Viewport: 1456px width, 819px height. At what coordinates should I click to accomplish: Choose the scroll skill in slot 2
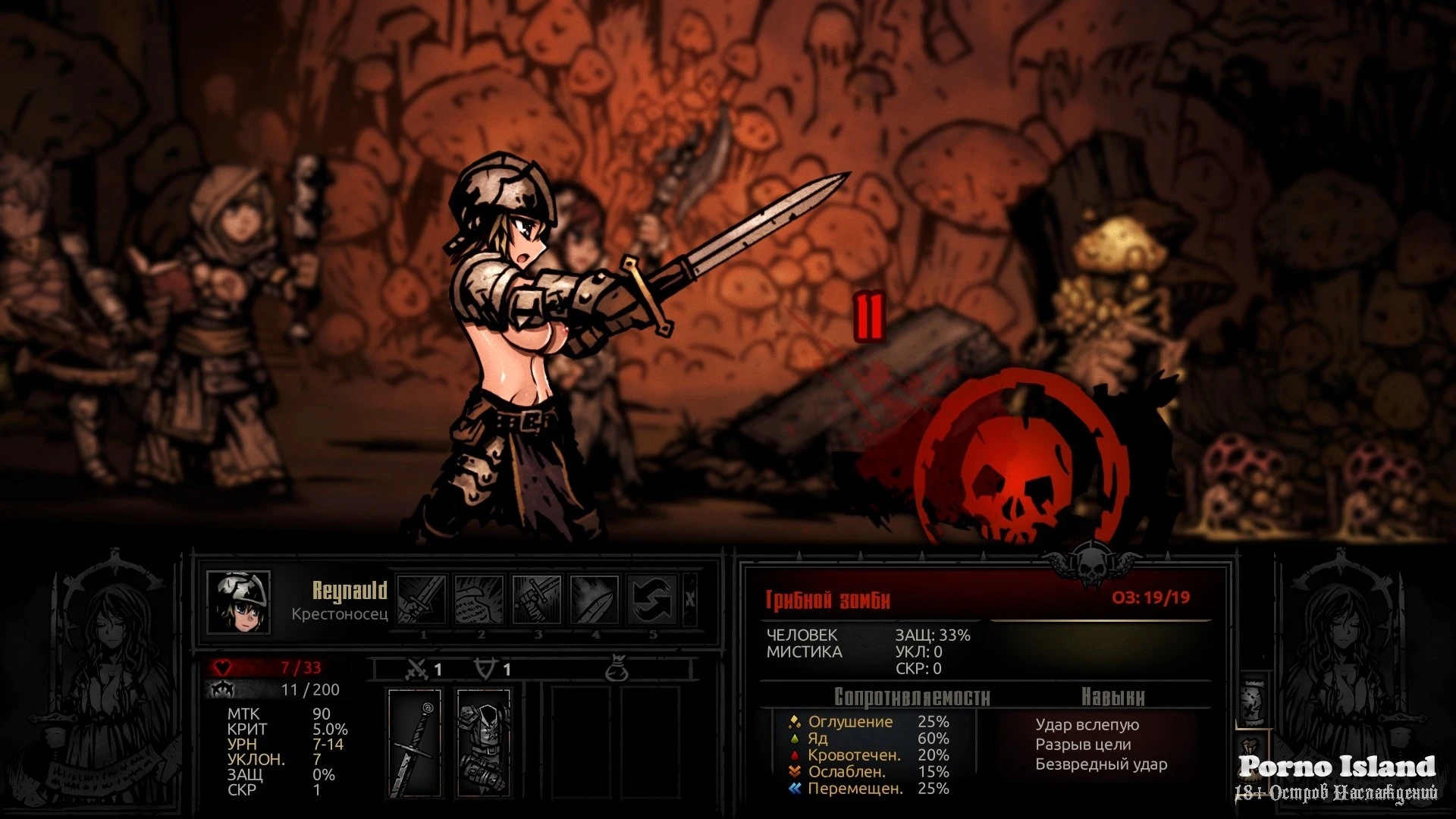pyautogui.click(x=479, y=599)
